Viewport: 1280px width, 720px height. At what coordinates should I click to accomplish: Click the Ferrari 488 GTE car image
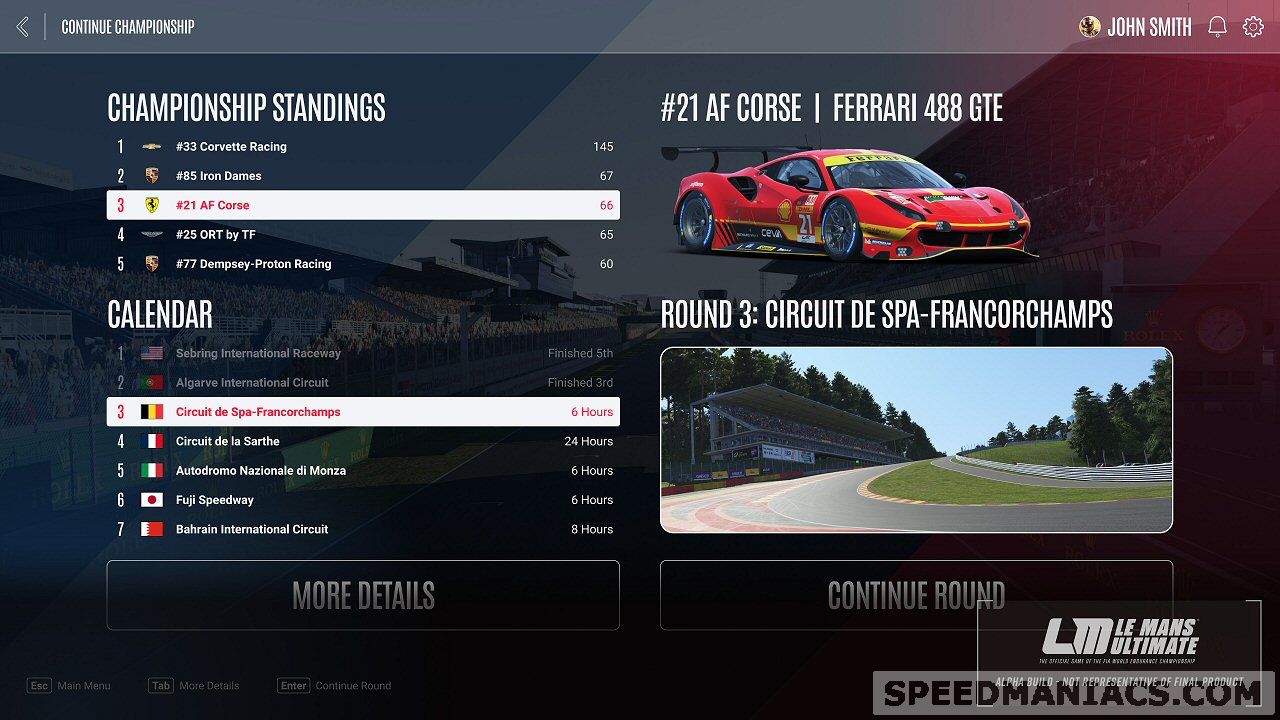850,205
